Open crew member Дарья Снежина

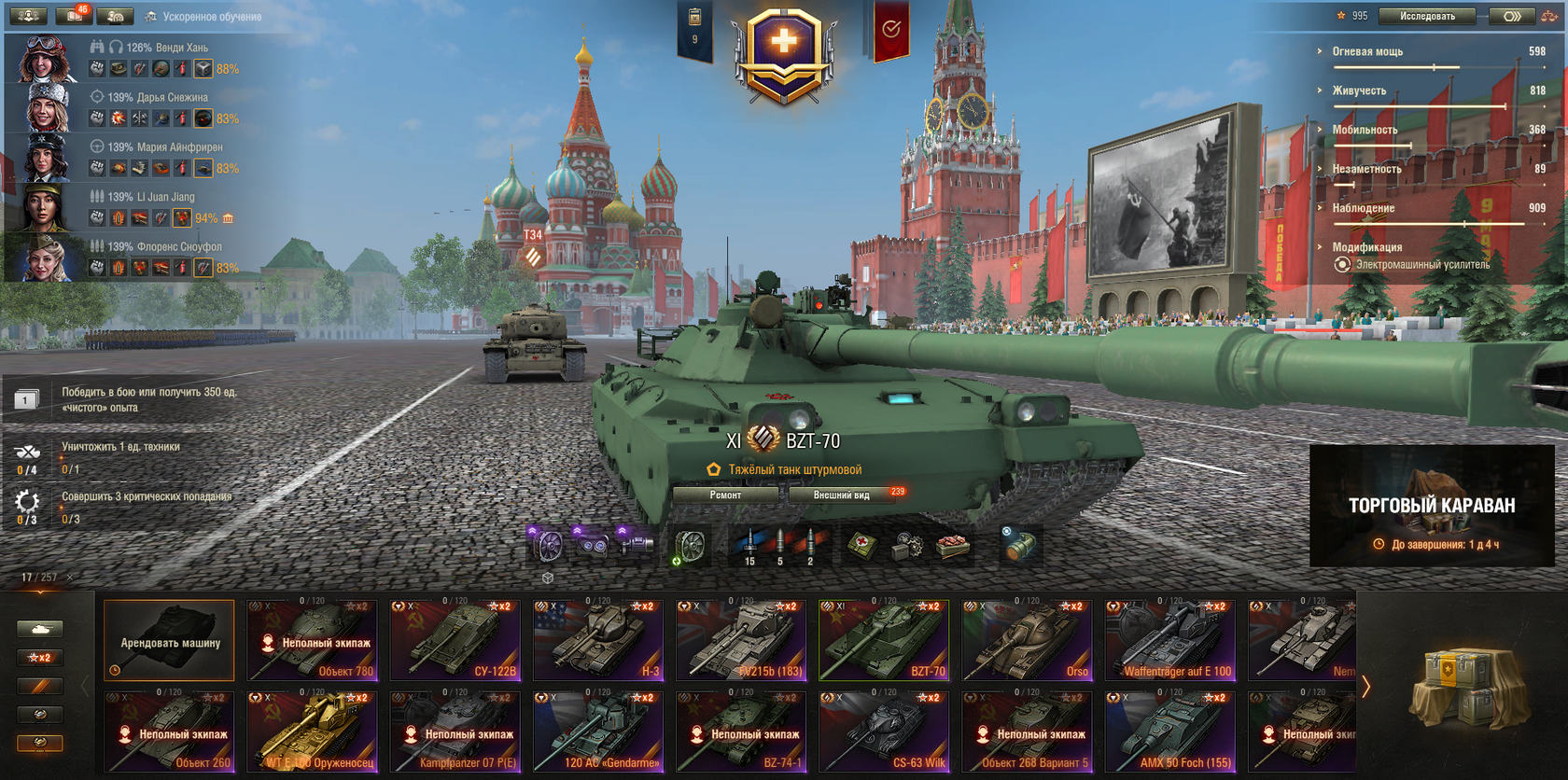[x=45, y=108]
